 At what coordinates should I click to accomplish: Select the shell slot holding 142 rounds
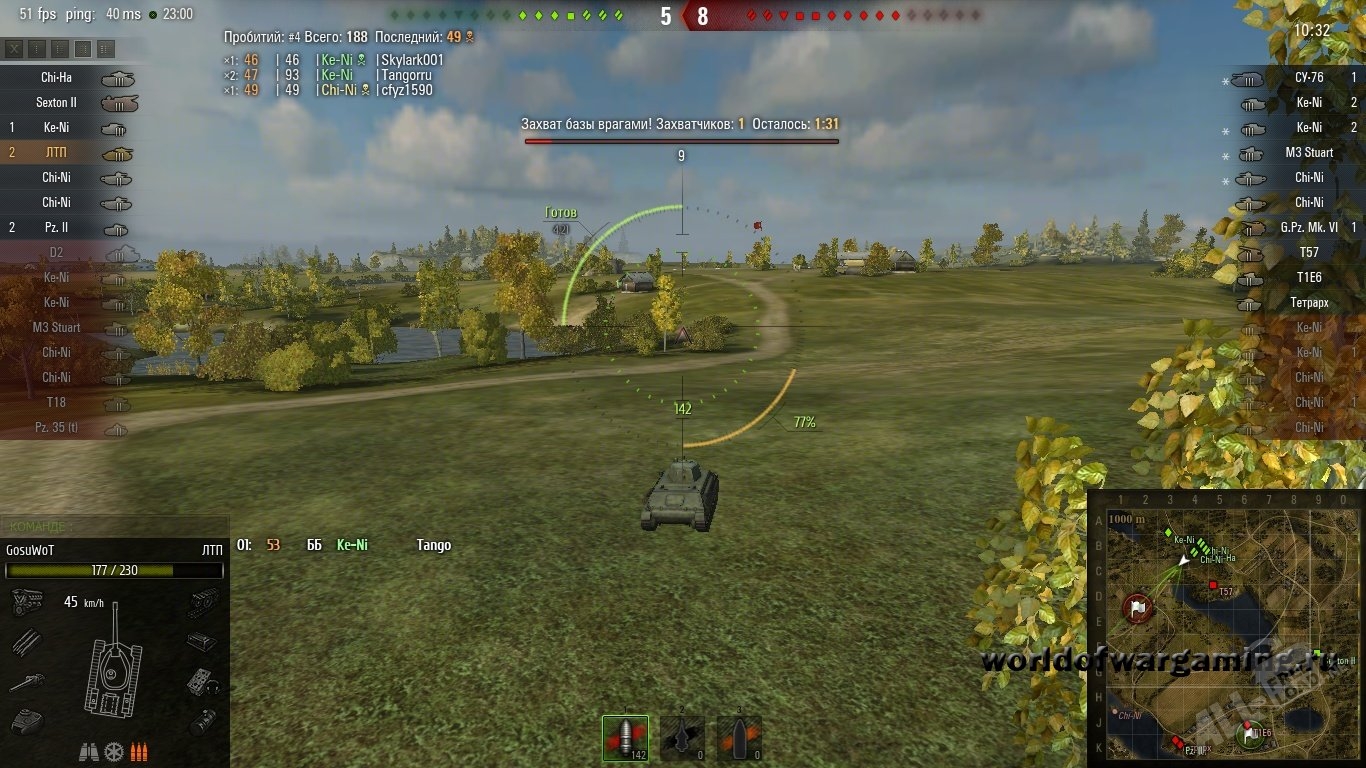coord(625,738)
